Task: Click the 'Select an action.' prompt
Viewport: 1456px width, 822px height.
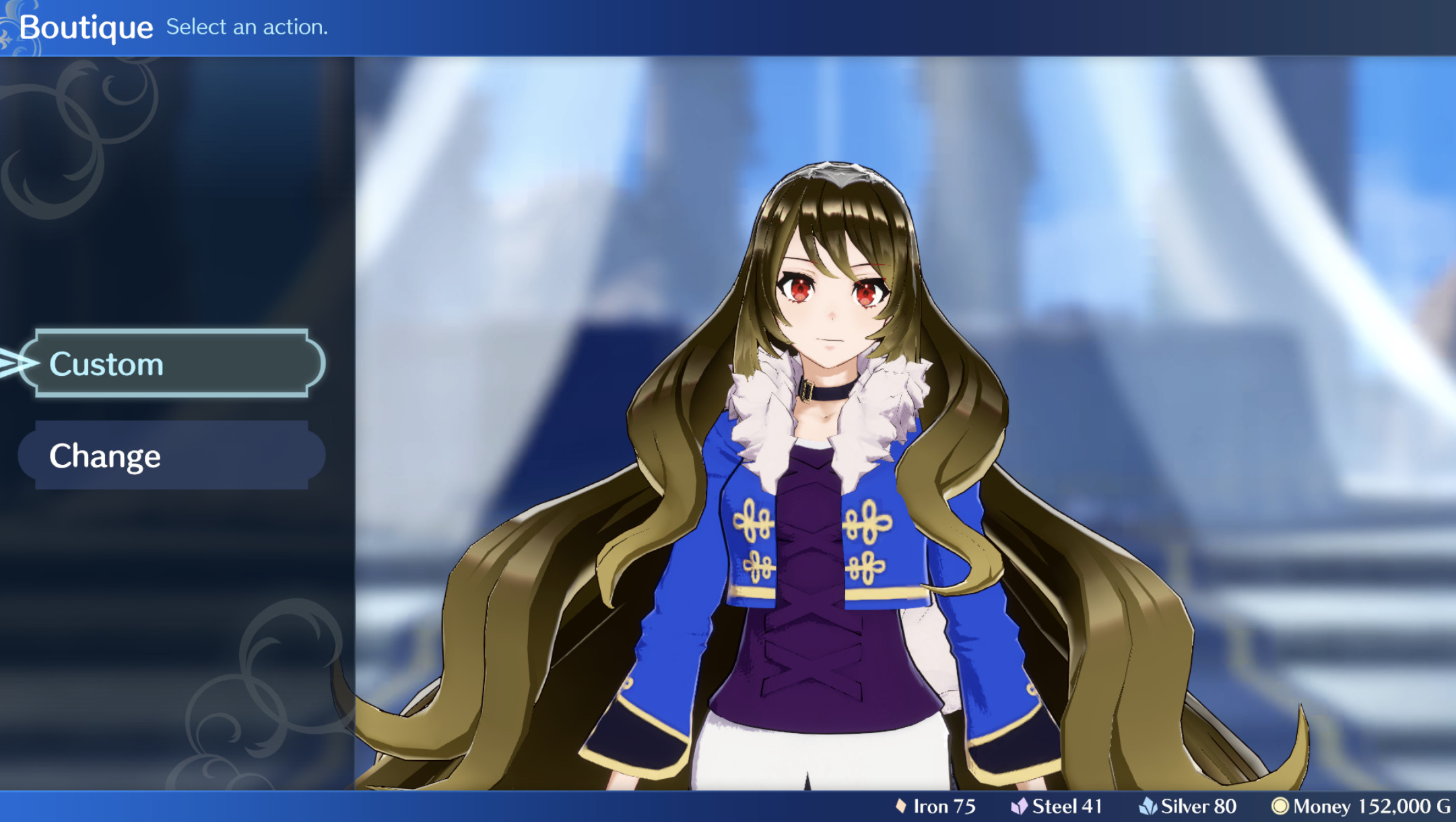Action: click(246, 27)
